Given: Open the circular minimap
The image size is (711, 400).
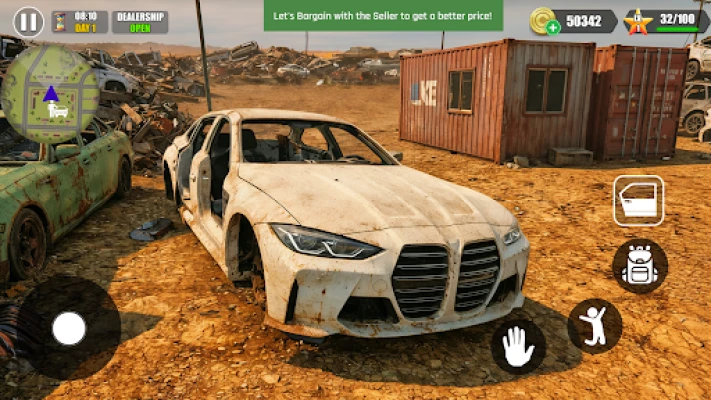Looking at the screenshot, I should tap(50, 94).
